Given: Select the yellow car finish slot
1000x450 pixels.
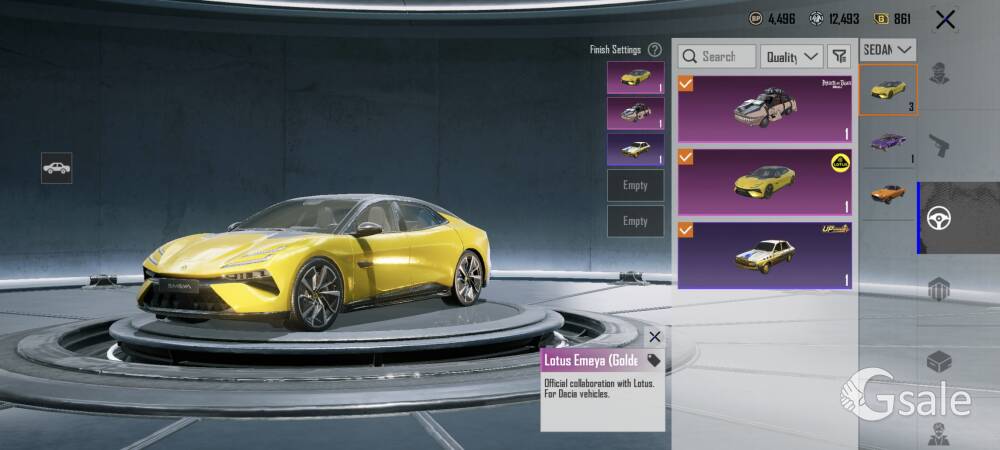Looking at the screenshot, I should [635, 77].
